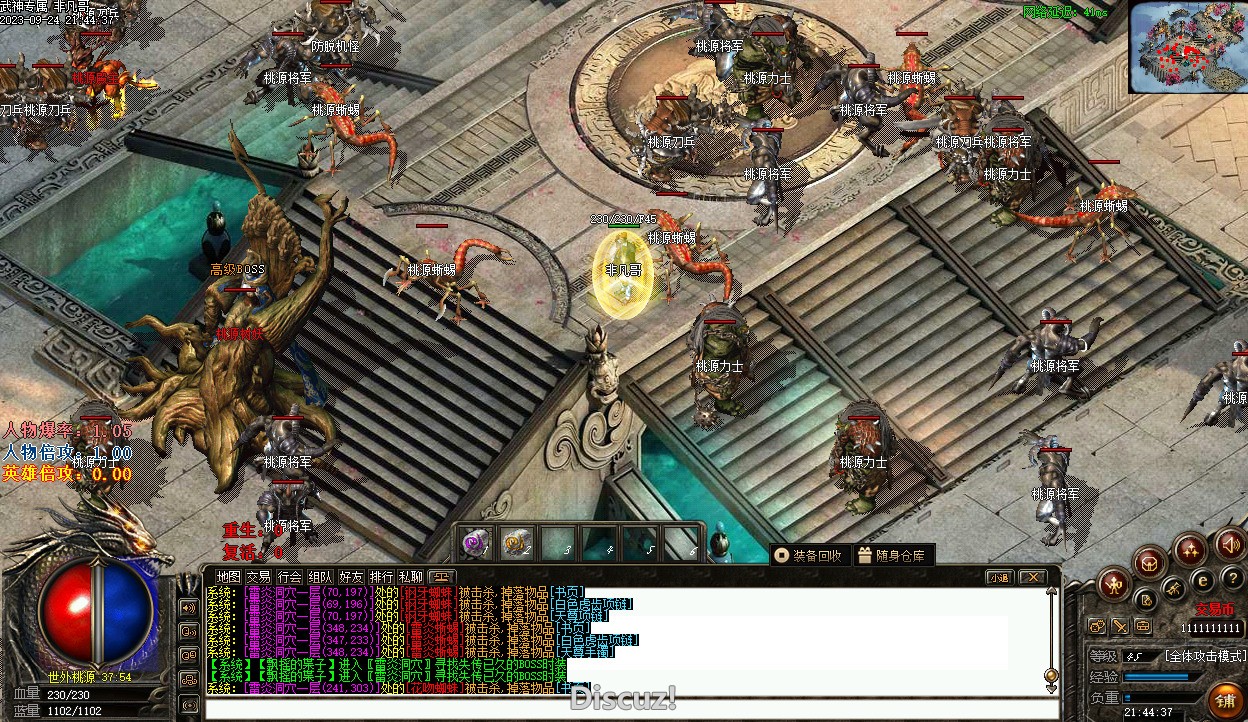Show the 排行 (Ranking) tab
This screenshot has height=722, width=1248.
[x=381, y=577]
